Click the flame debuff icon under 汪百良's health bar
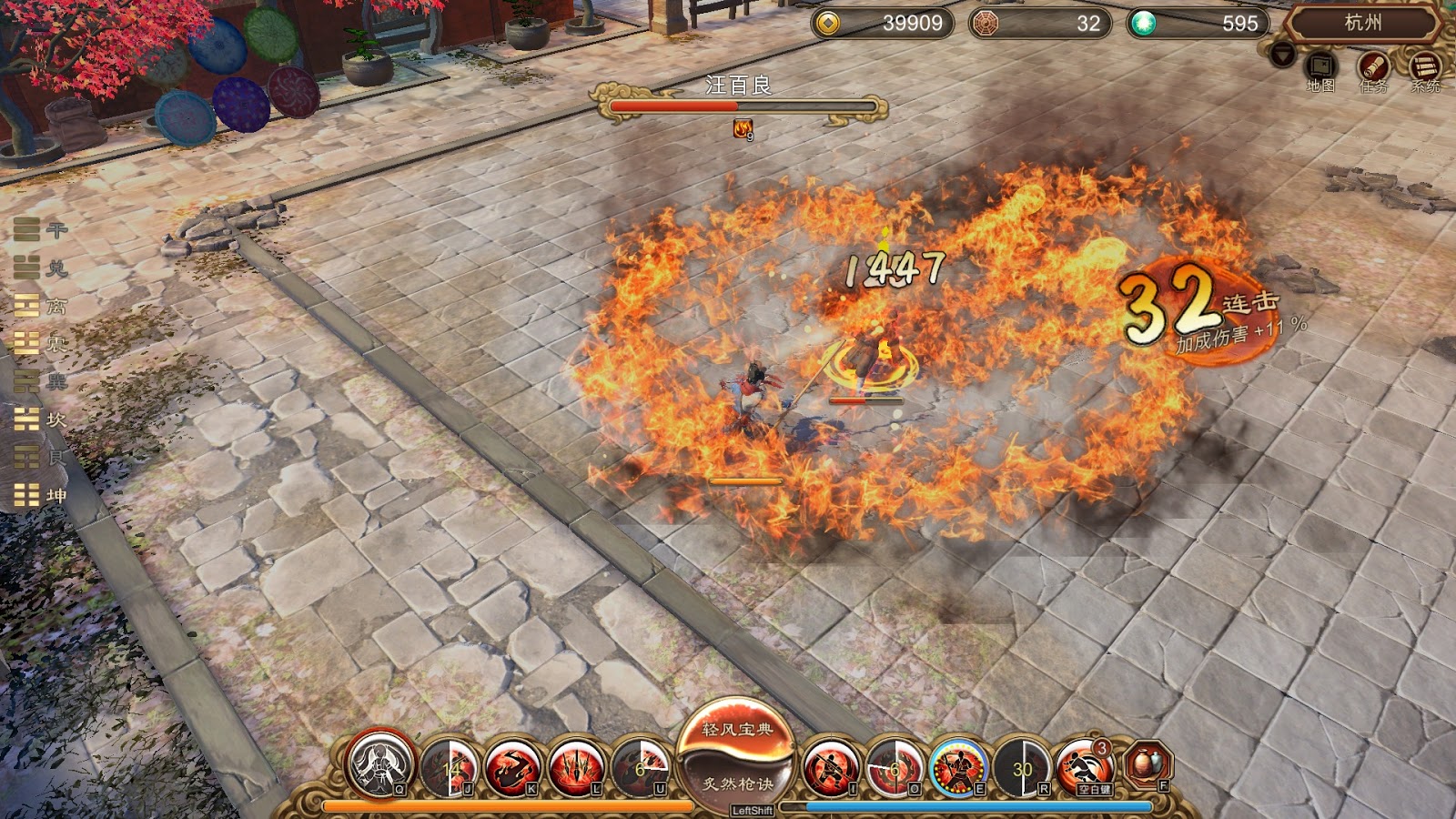The image size is (1456, 819). click(x=743, y=129)
